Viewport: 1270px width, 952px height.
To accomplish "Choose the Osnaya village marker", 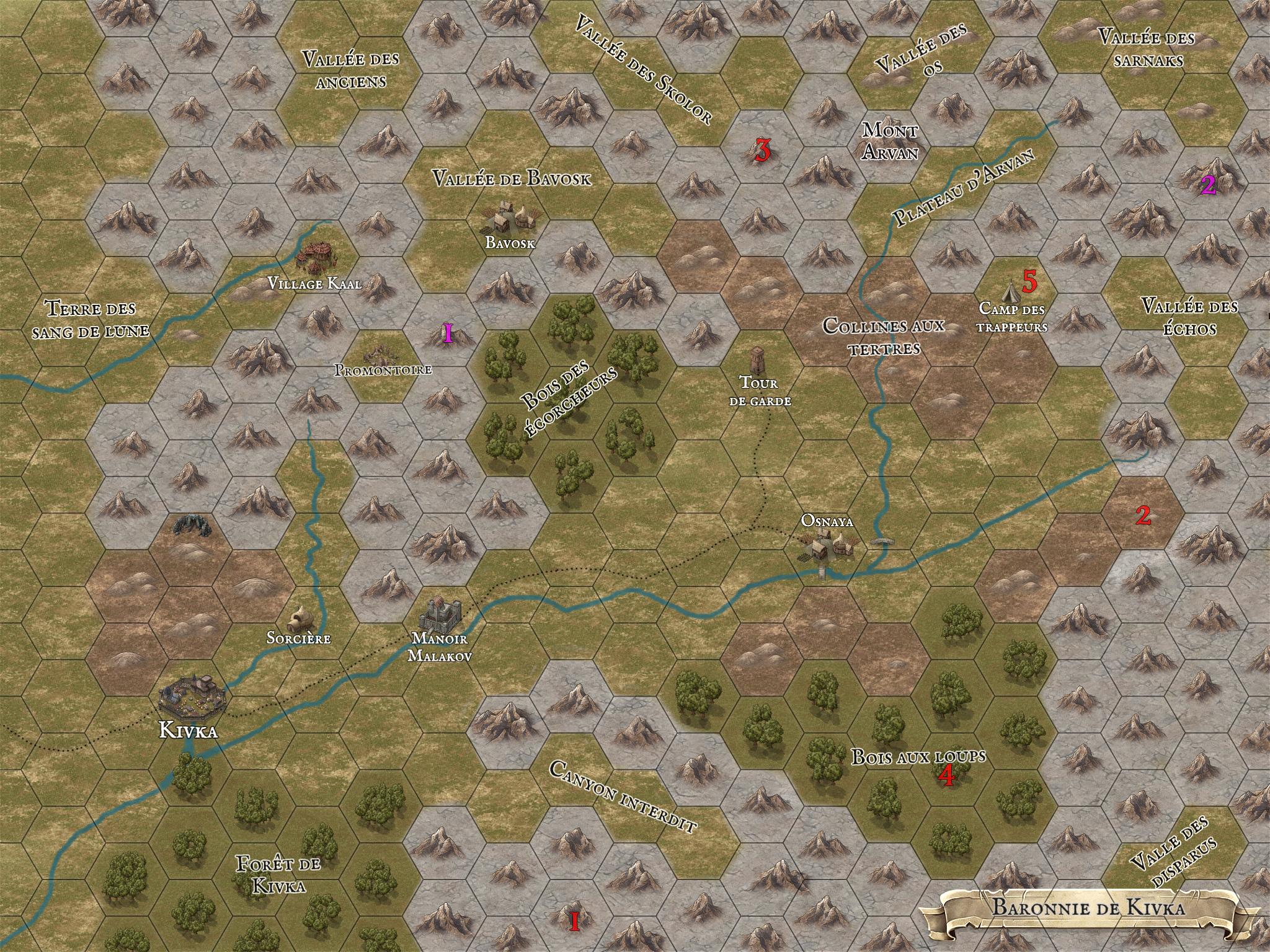I will pos(828,548).
